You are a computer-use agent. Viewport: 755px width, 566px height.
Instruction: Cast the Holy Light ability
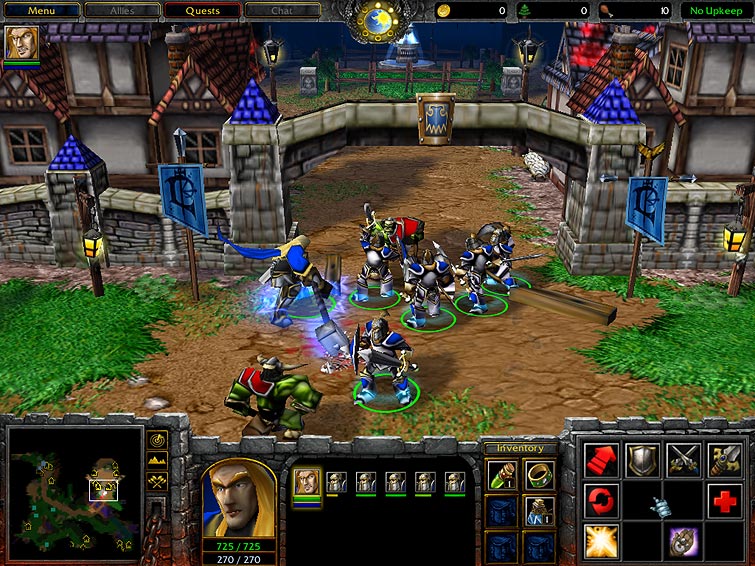[601, 541]
